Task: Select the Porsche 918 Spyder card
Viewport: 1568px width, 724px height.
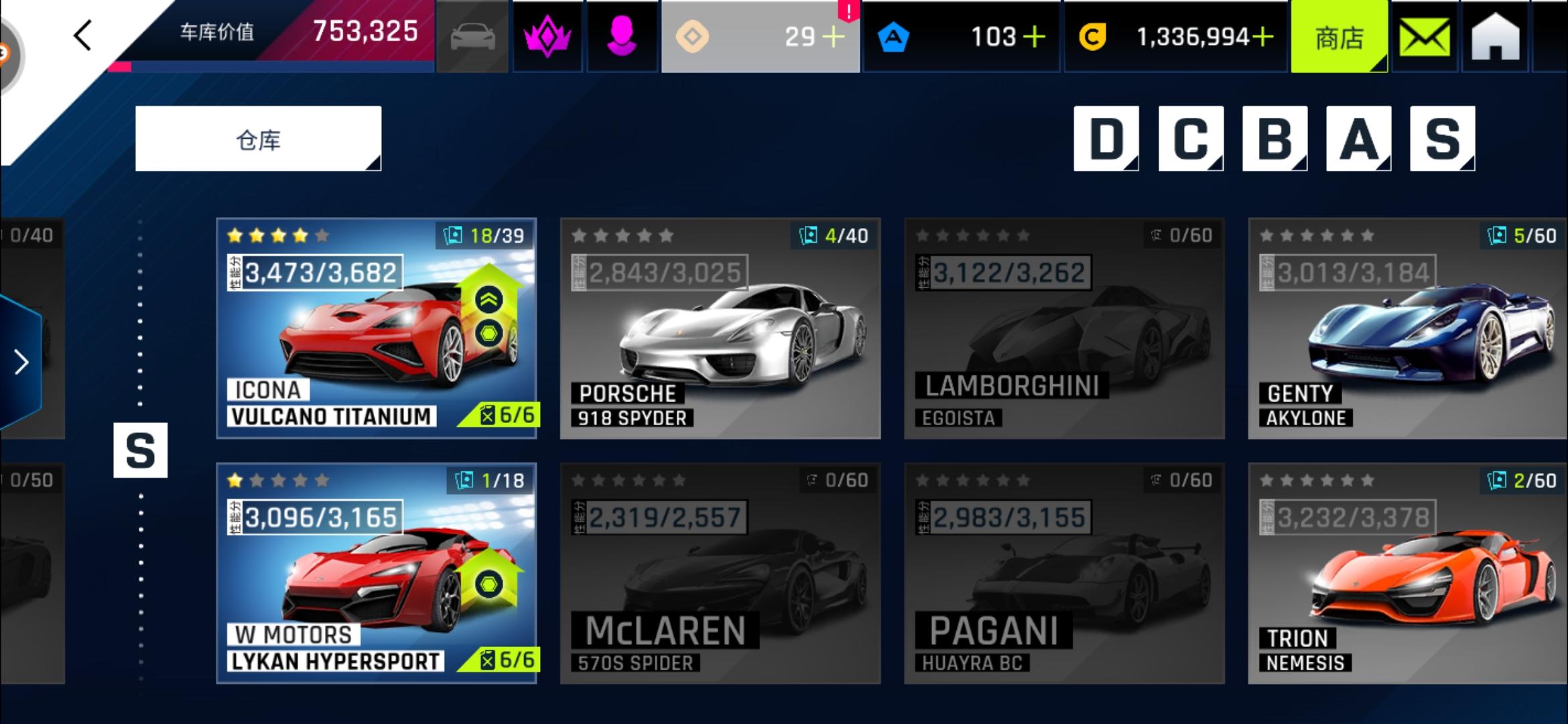Action: click(720, 328)
